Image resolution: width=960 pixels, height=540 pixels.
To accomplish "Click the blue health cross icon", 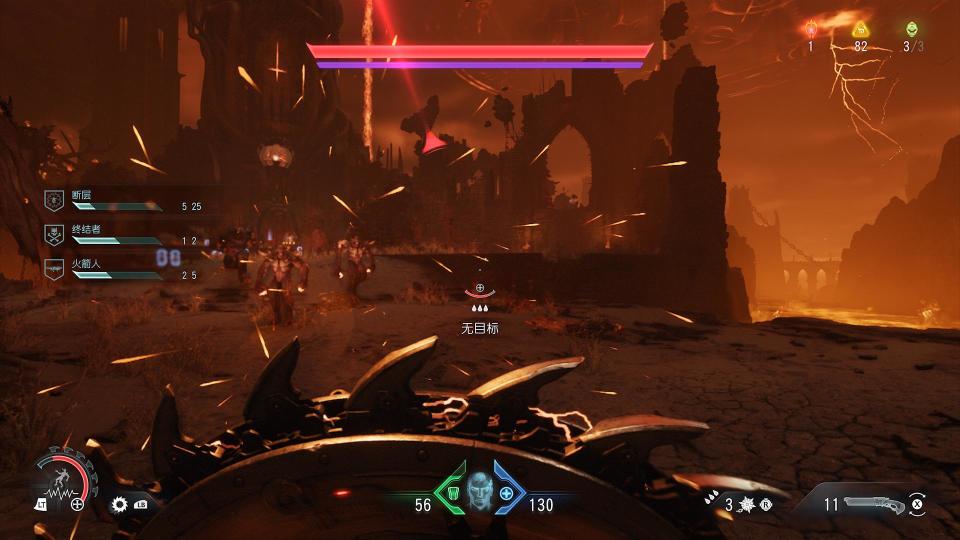I will 508,494.
